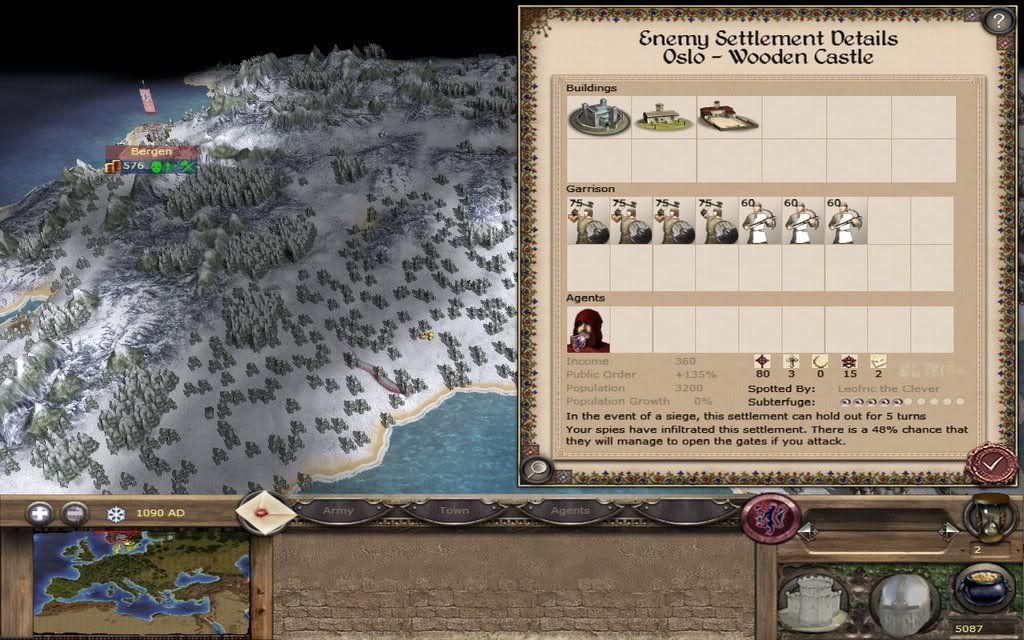Viewport: 1024px width, 640px height.
Task: Close the settlement details with the checkmark button
Action: 990,465
